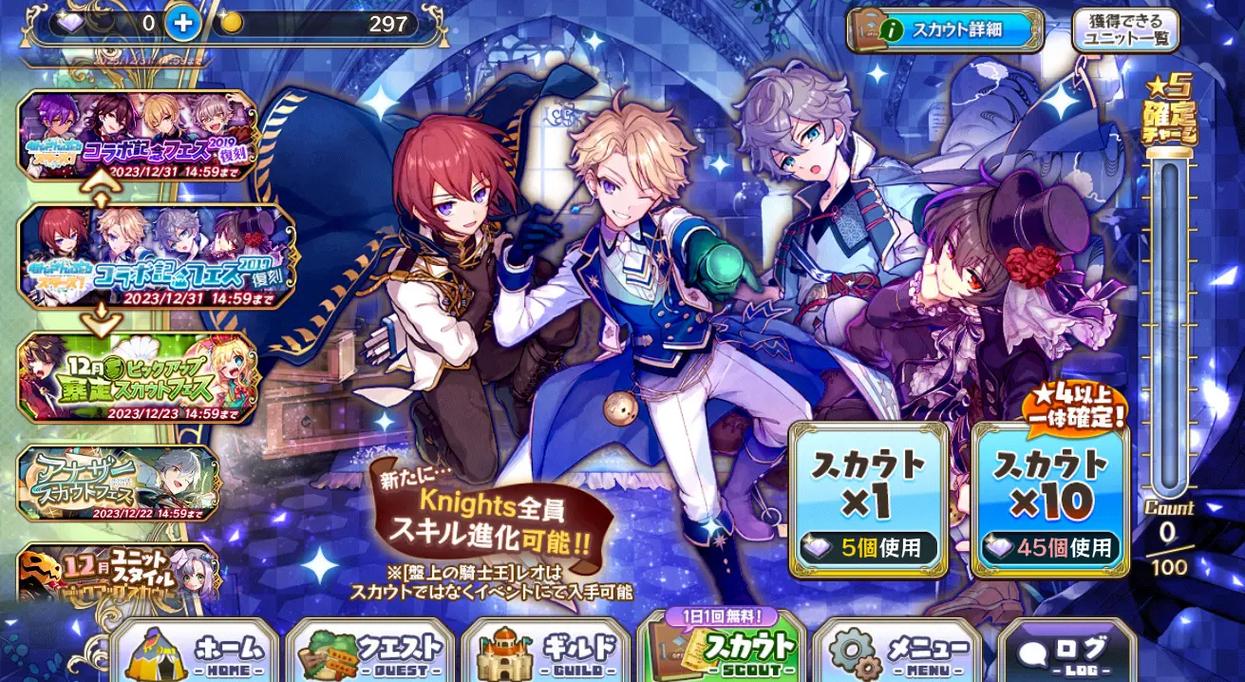The image size is (1245, 682).
Task: Select the 12月ユニットスタイル banner
Action: pyautogui.click(x=119, y=572)
